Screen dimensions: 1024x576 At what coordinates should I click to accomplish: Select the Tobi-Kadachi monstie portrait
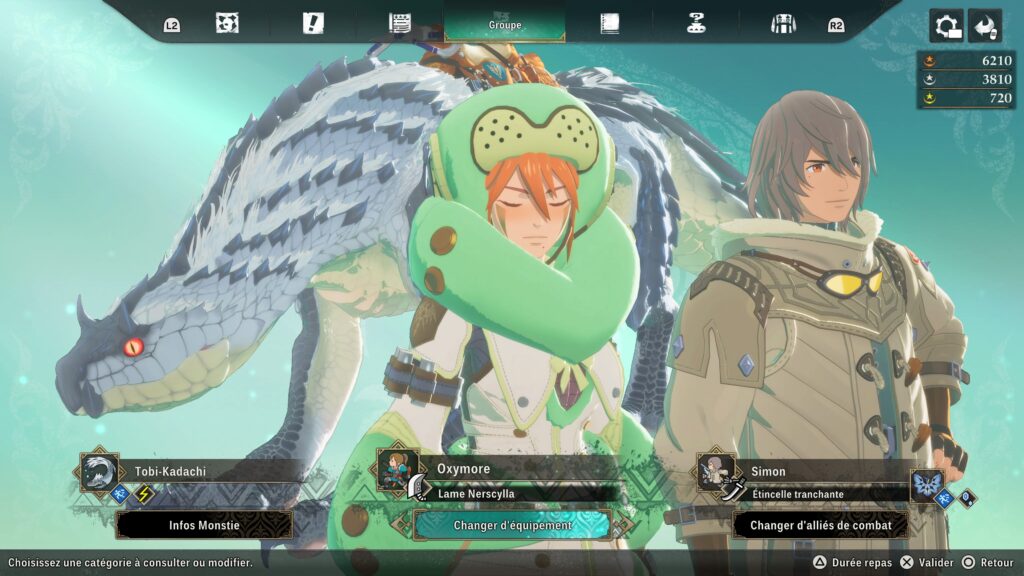(100, 472)
